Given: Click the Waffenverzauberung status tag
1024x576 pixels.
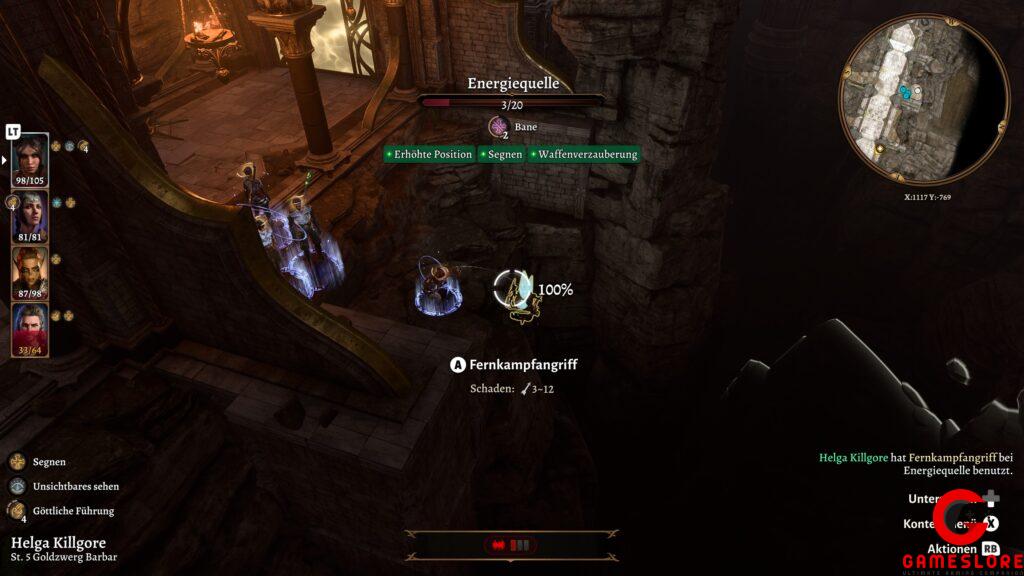Looking at the screenshot, I should 584,154.
